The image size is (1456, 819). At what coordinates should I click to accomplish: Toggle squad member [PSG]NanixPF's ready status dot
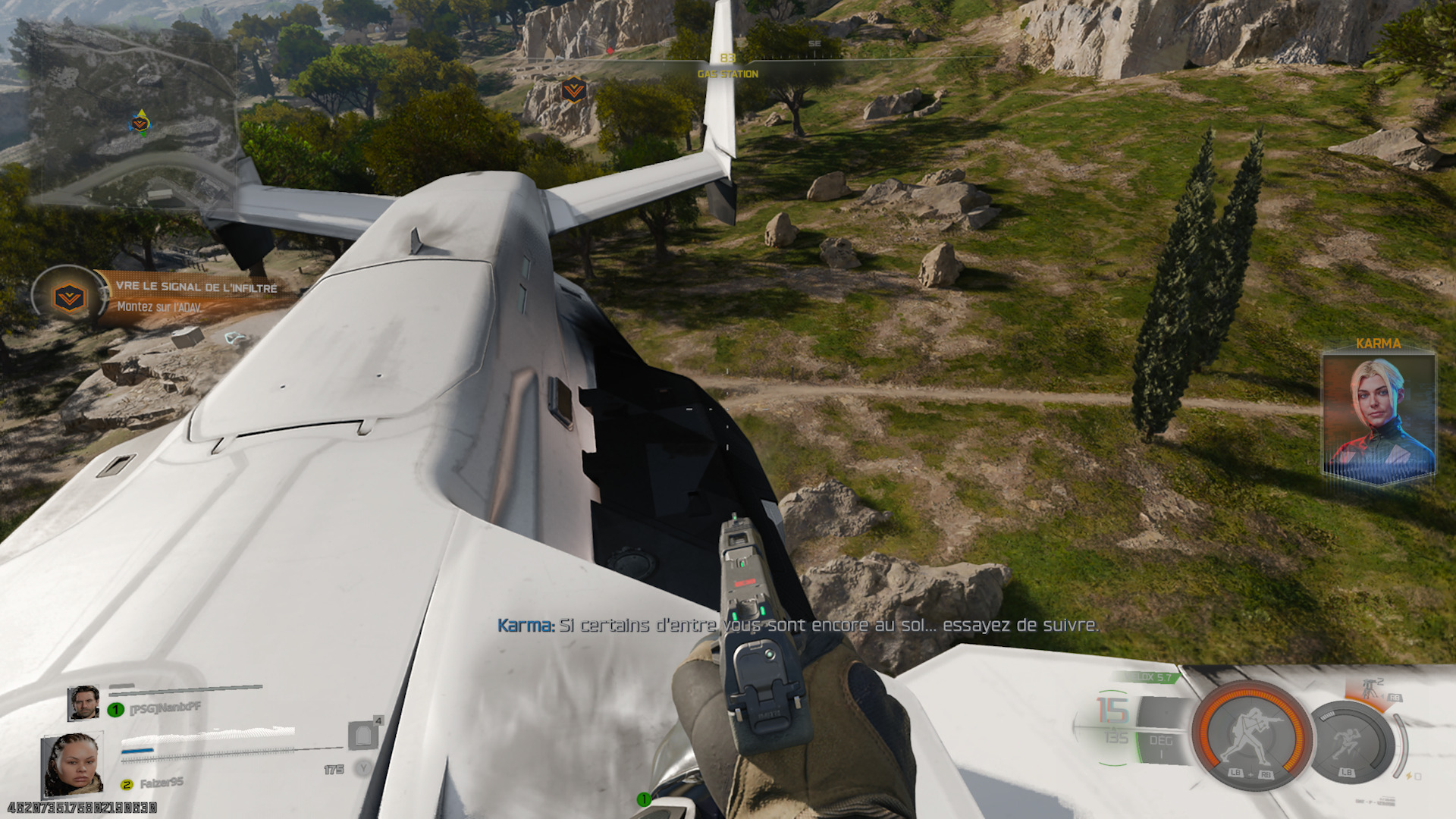pos(115,709)
